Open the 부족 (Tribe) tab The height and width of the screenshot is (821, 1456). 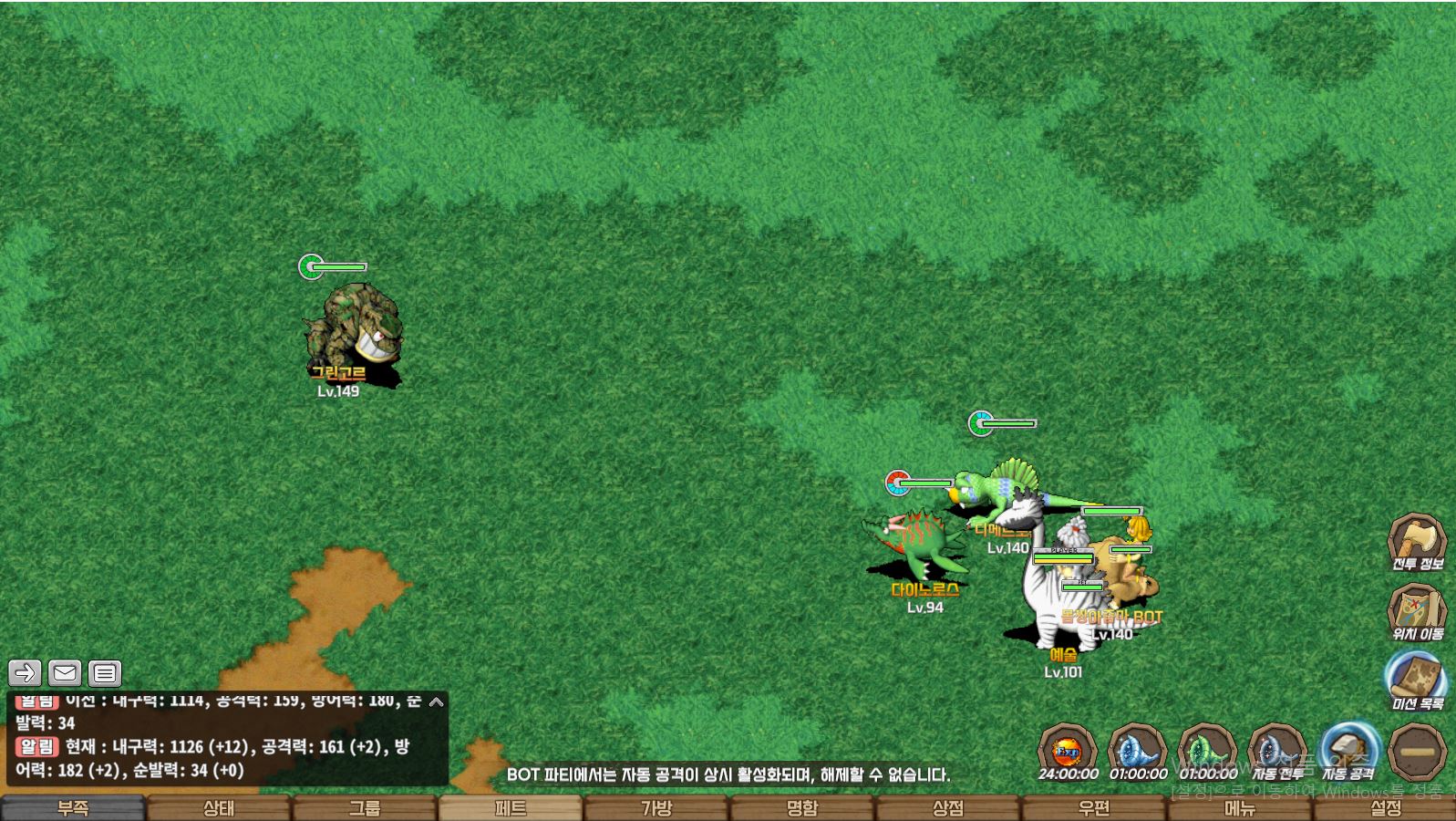click(x=73, y=808)
